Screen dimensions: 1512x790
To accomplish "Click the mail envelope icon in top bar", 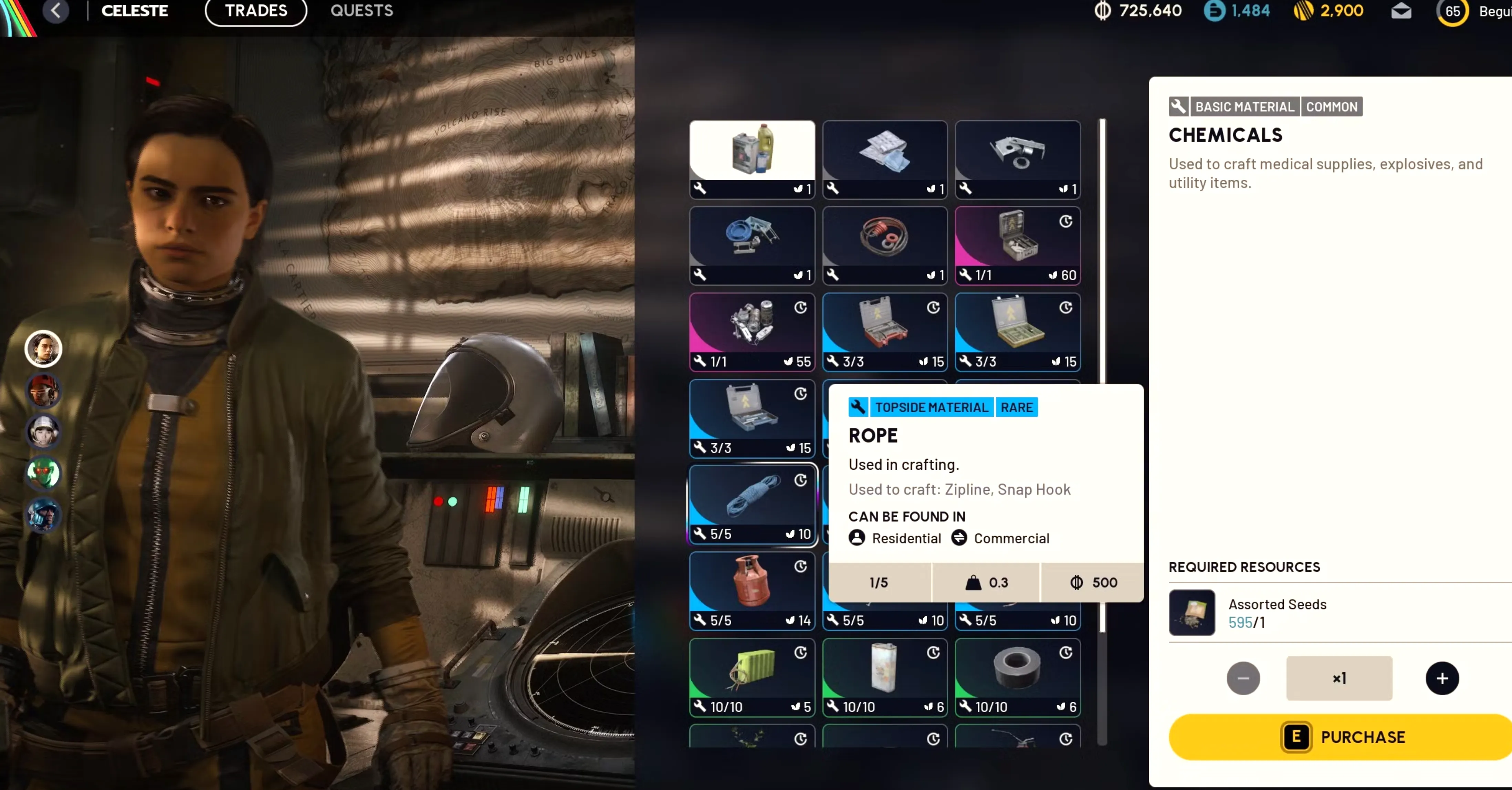I will coord(1401,12).
